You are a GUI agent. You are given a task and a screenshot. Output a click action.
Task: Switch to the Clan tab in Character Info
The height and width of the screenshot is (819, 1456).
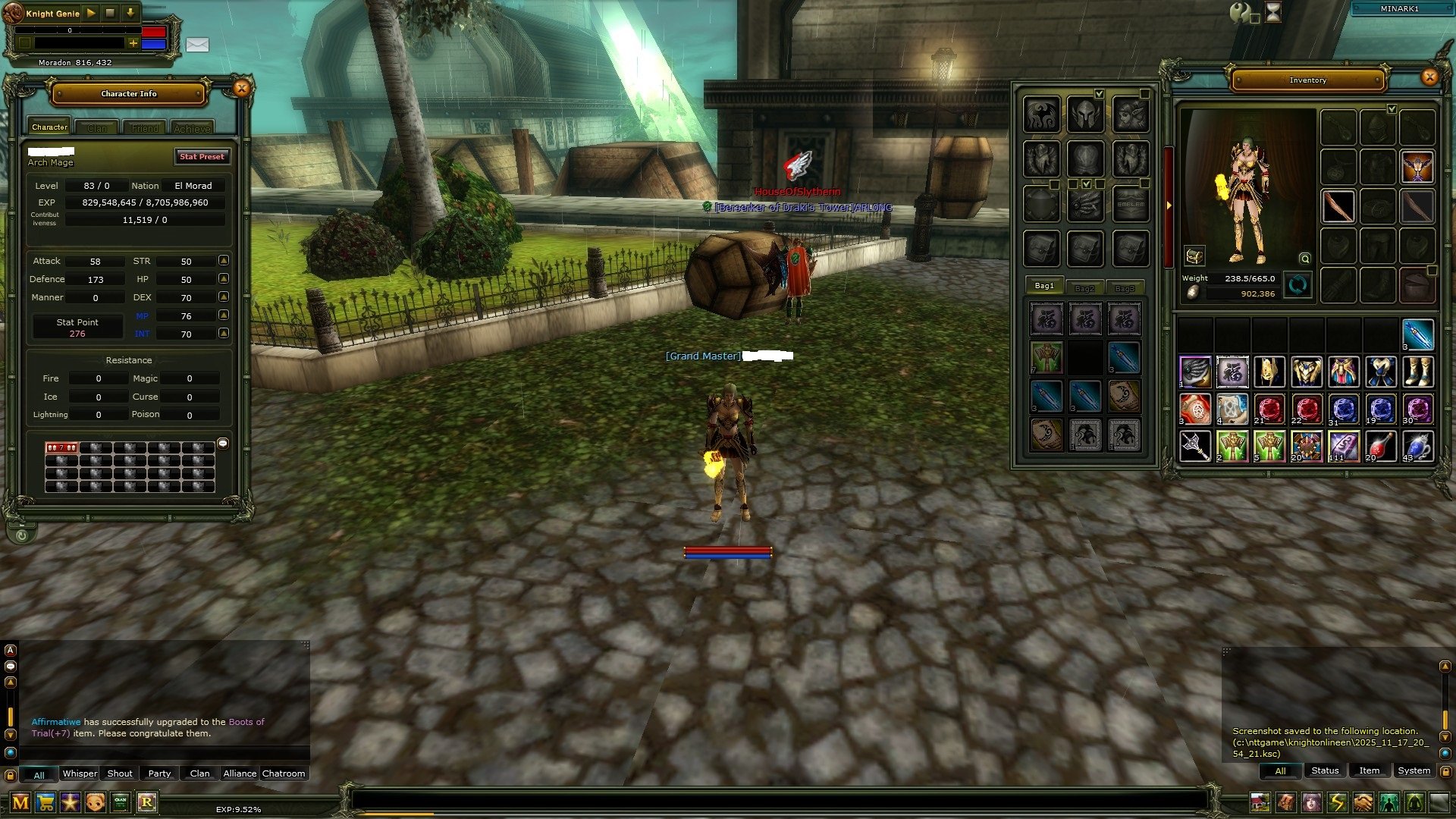pos(97,128)
